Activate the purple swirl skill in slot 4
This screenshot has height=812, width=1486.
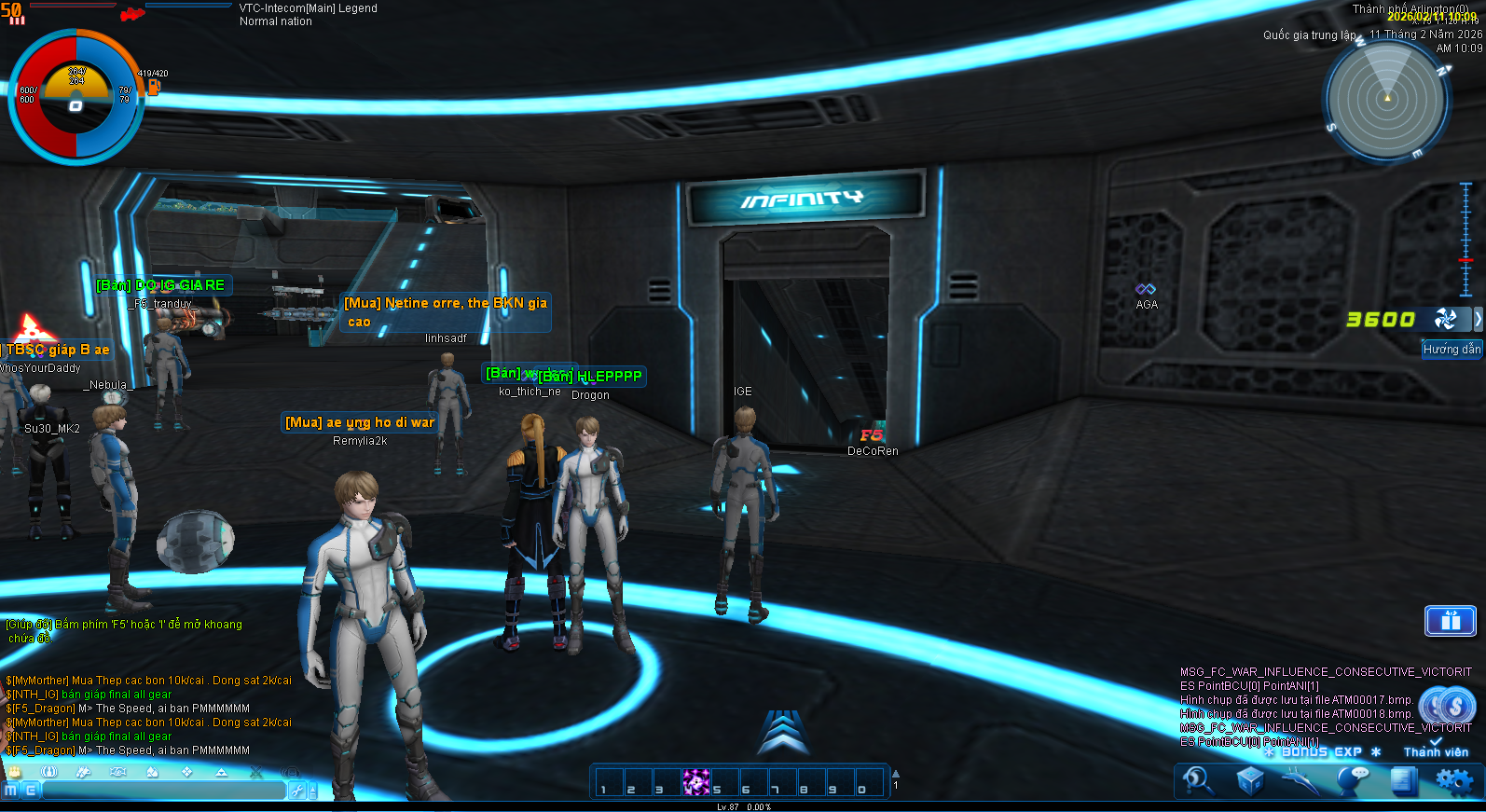point(695,782)
